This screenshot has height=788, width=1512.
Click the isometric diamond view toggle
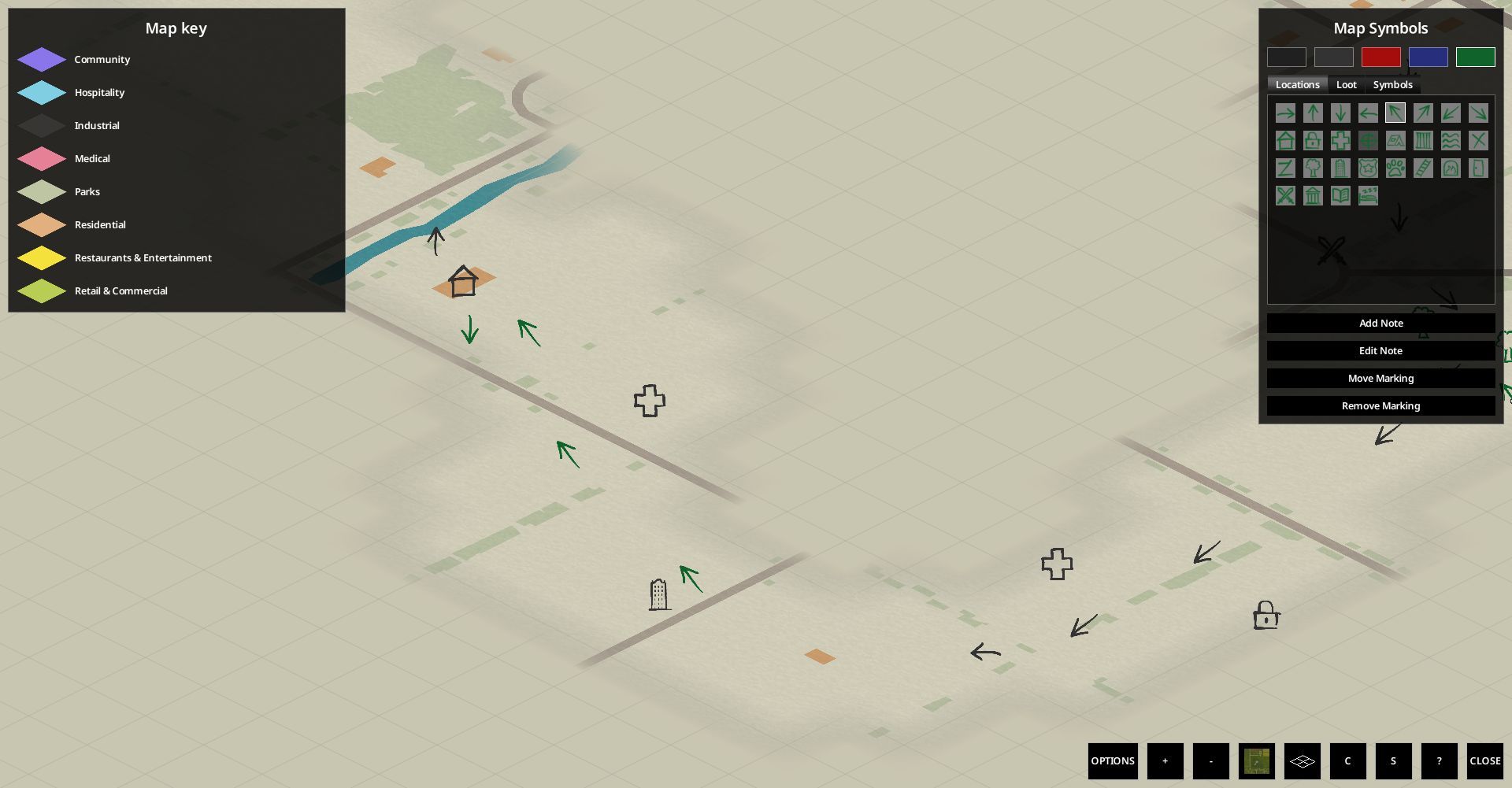pyautogui.click(x=1303, y=760)
